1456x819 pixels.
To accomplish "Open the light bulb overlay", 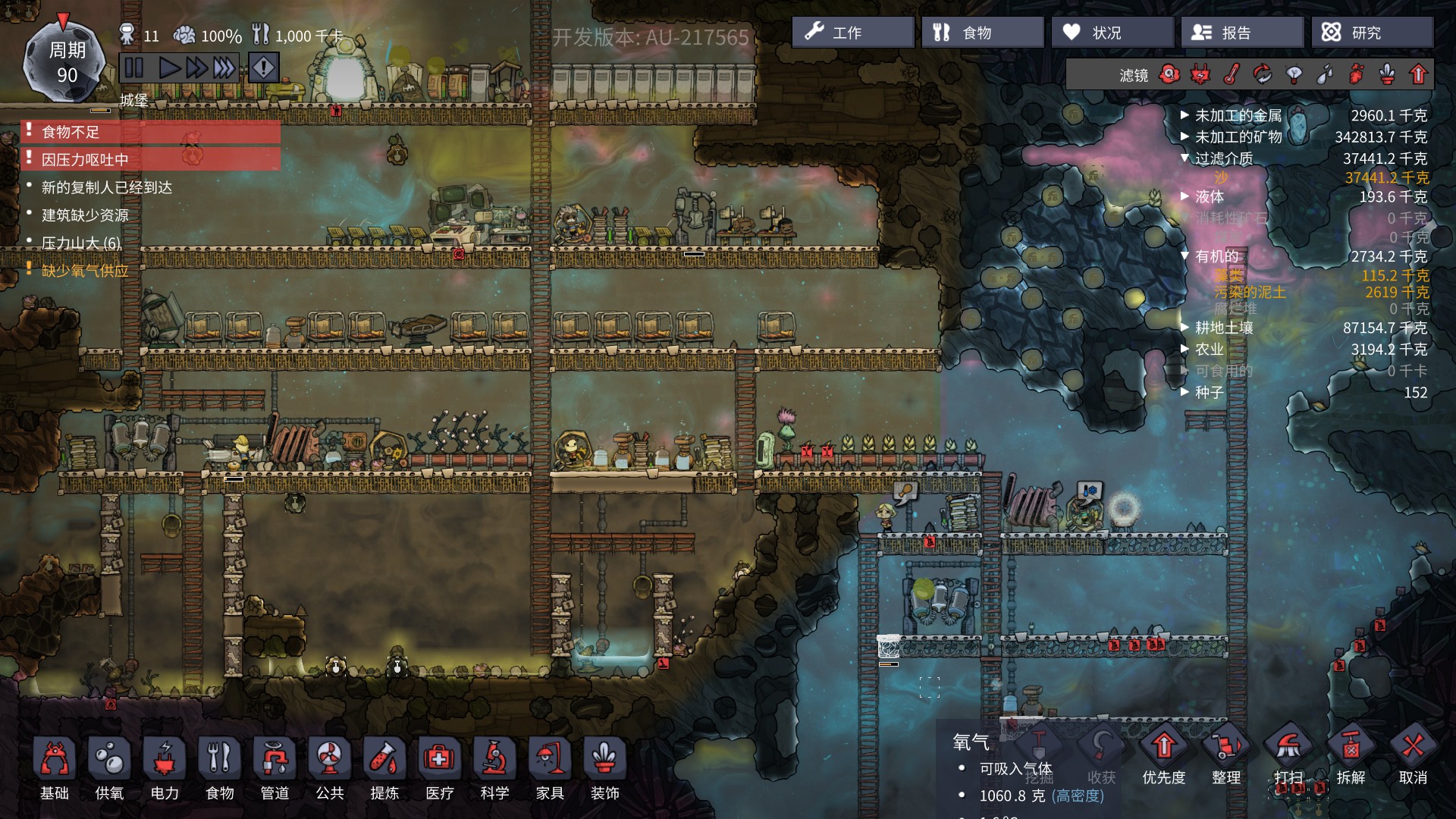I will click(x=1294, y=74).
